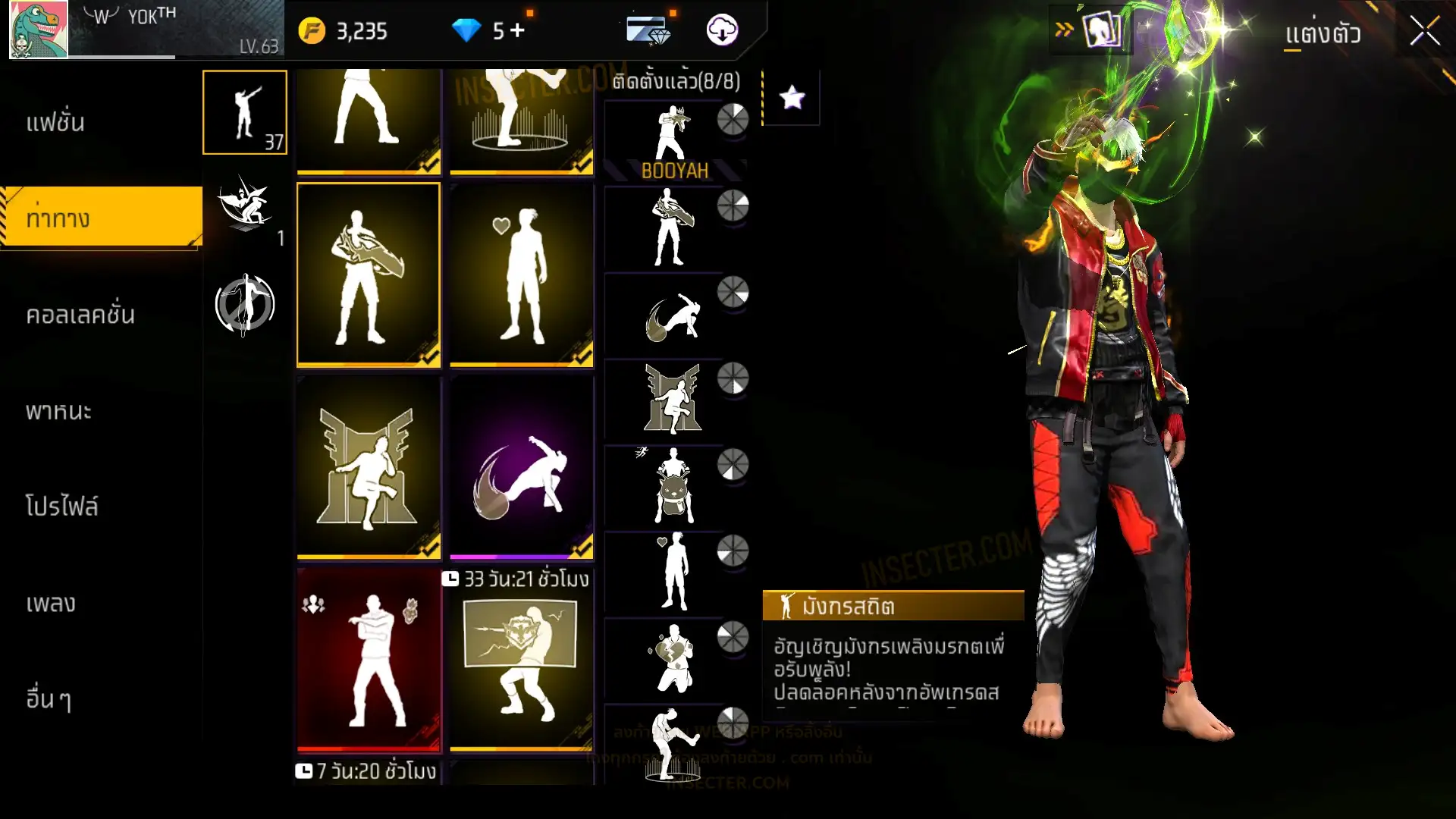
Task: Go to the โปรไฟล์ profile category
Action: coord(61,507)
